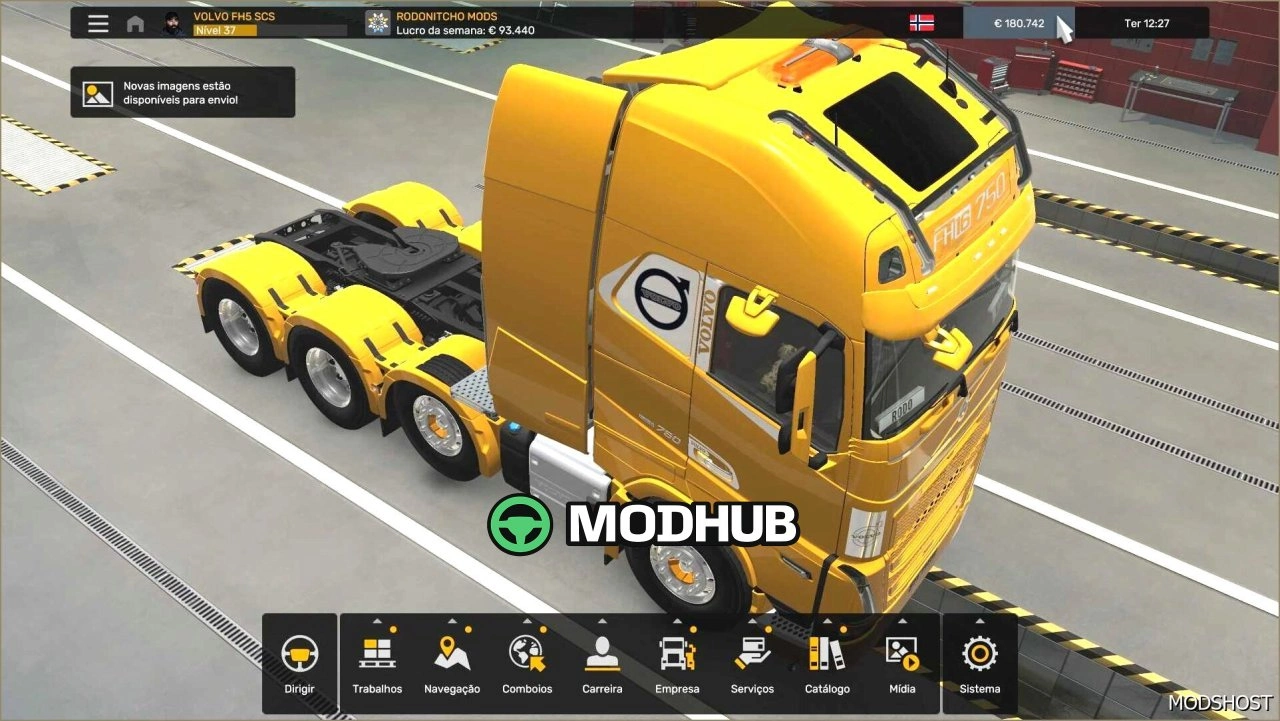The image size is (1280, 721).
Task: Click the home icon in top bar
Action: (x=135, y=22)
